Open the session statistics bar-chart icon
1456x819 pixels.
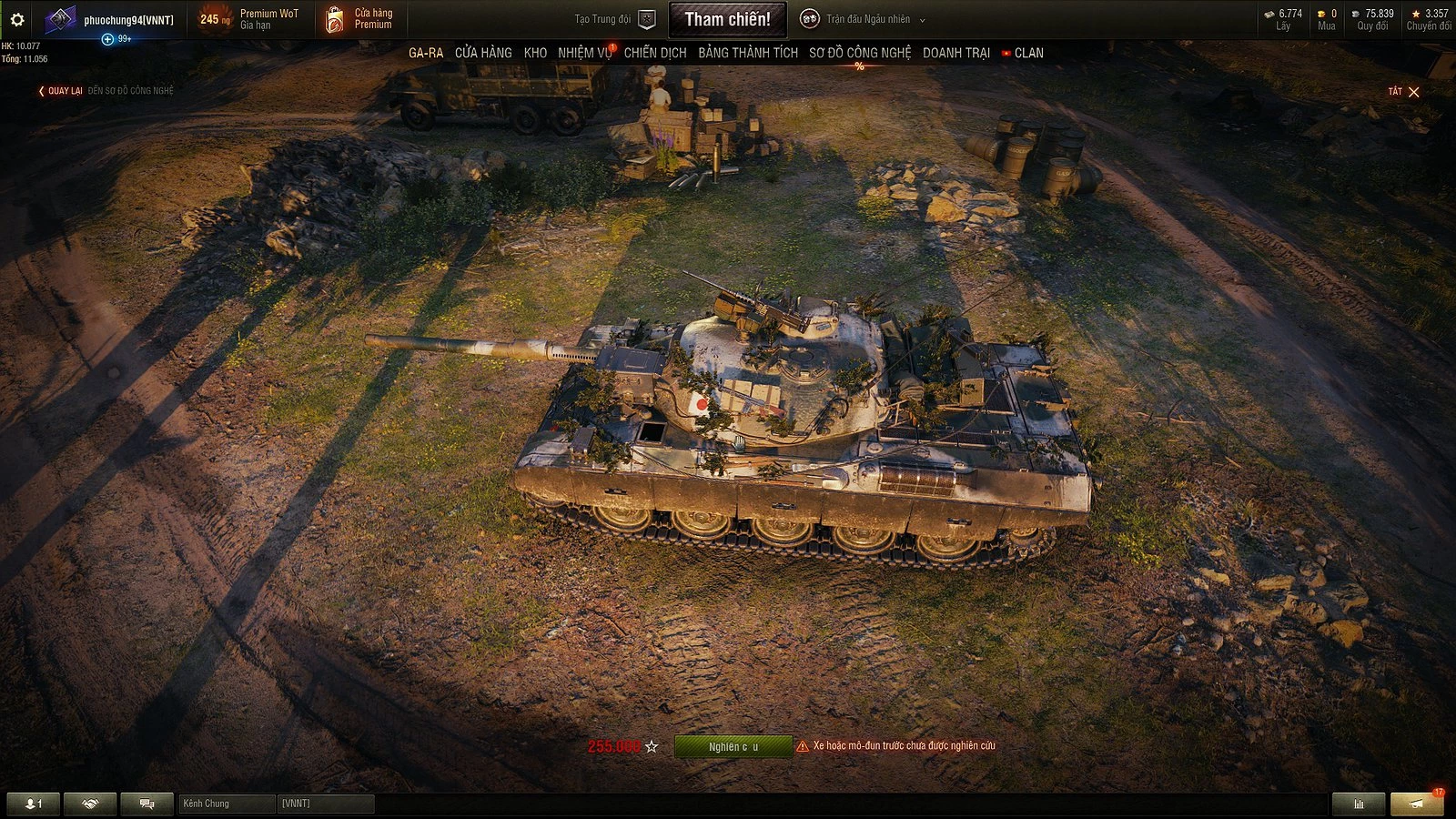tap(1360, 804)
